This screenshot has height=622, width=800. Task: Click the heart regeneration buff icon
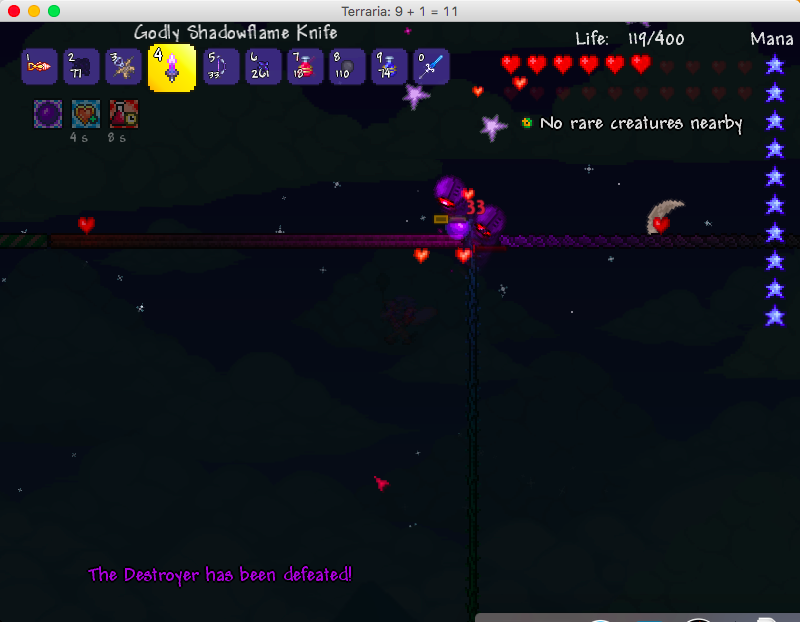coord(86,114)
